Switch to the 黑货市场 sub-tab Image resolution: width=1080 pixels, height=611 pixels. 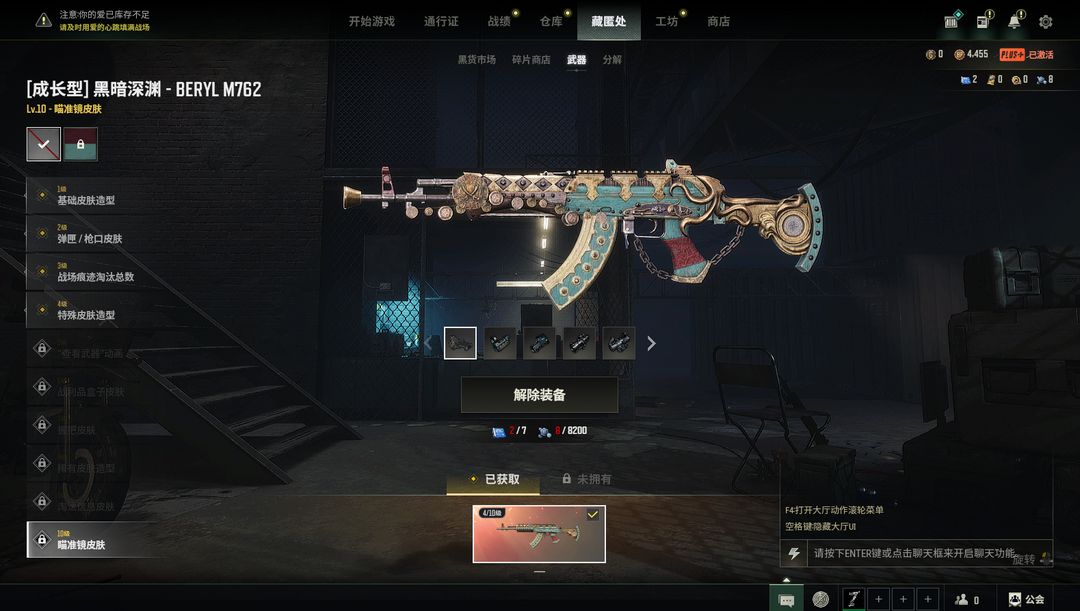[476, 60]
